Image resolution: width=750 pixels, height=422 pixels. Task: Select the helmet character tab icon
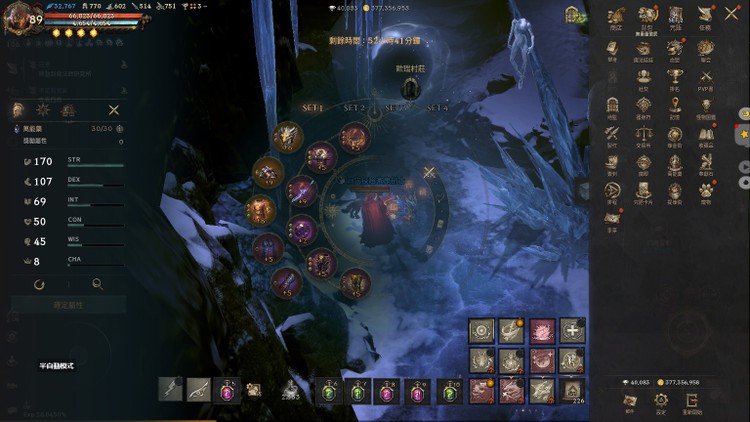19,110
